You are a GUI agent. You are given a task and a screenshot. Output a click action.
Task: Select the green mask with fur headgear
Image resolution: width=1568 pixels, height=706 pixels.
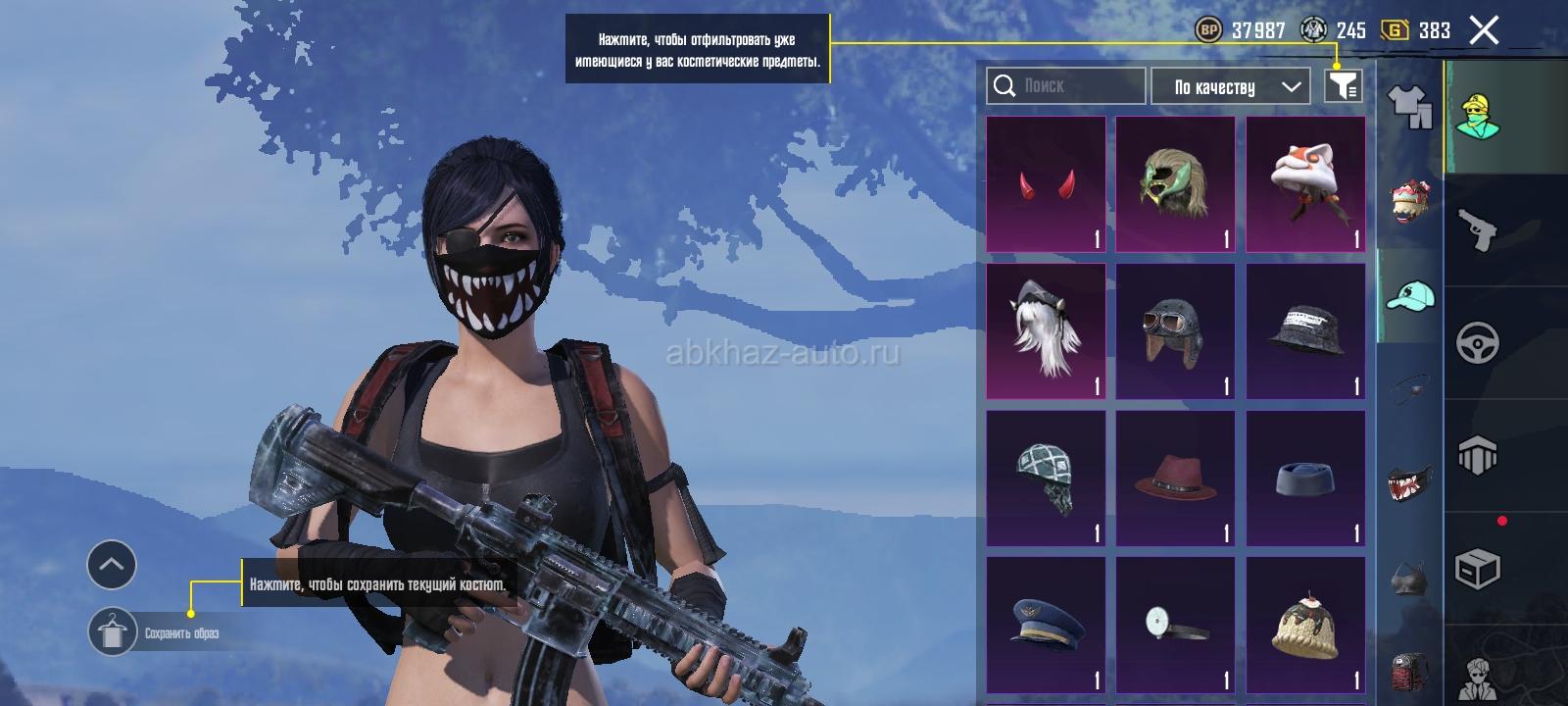point(1175,184)
